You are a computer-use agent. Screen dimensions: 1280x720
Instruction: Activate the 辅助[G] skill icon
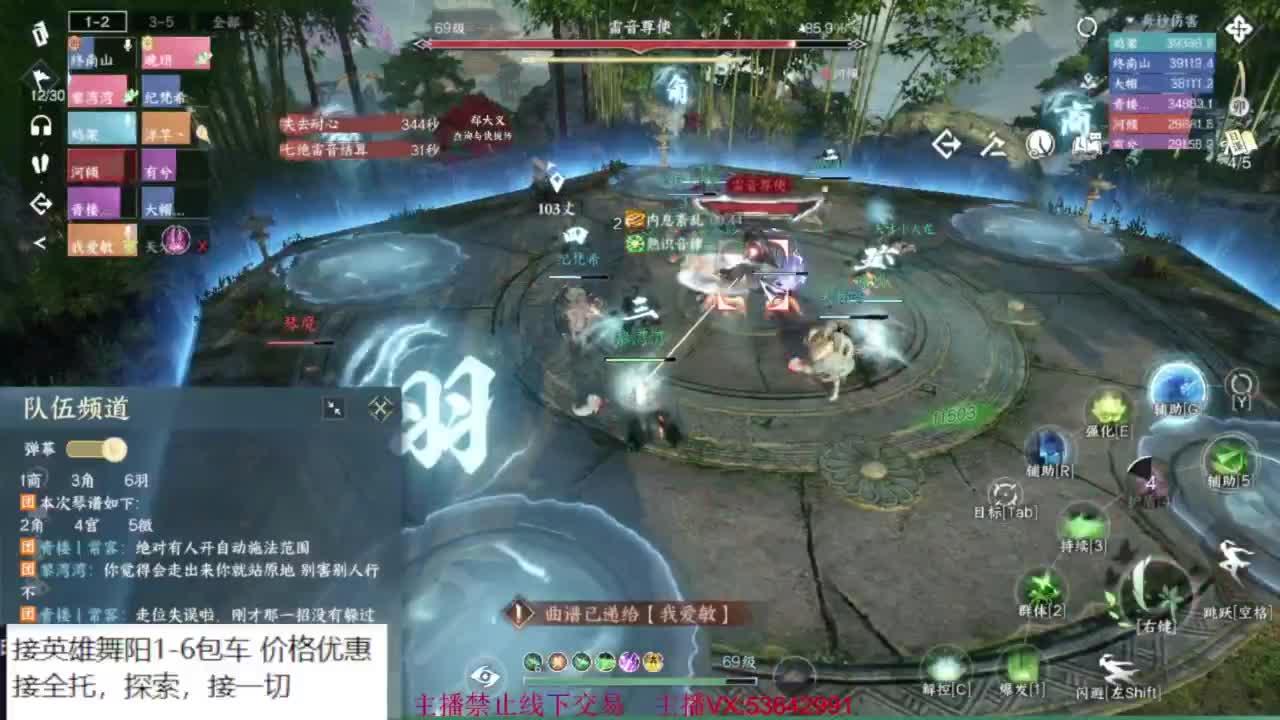pos(1178,393)
